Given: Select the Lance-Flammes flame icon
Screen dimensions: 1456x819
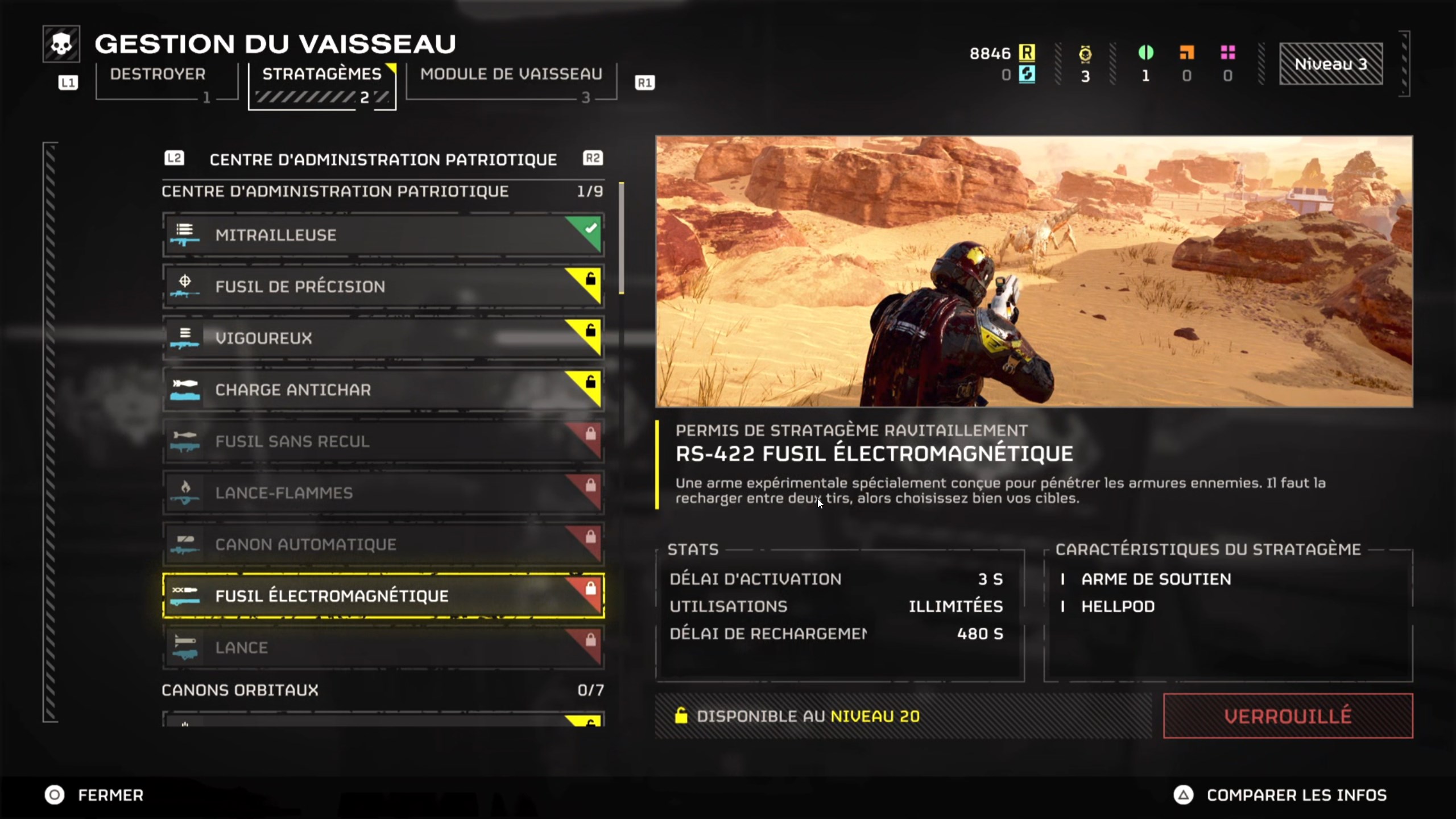Looking at the screenshot, I should click(185, 493).
